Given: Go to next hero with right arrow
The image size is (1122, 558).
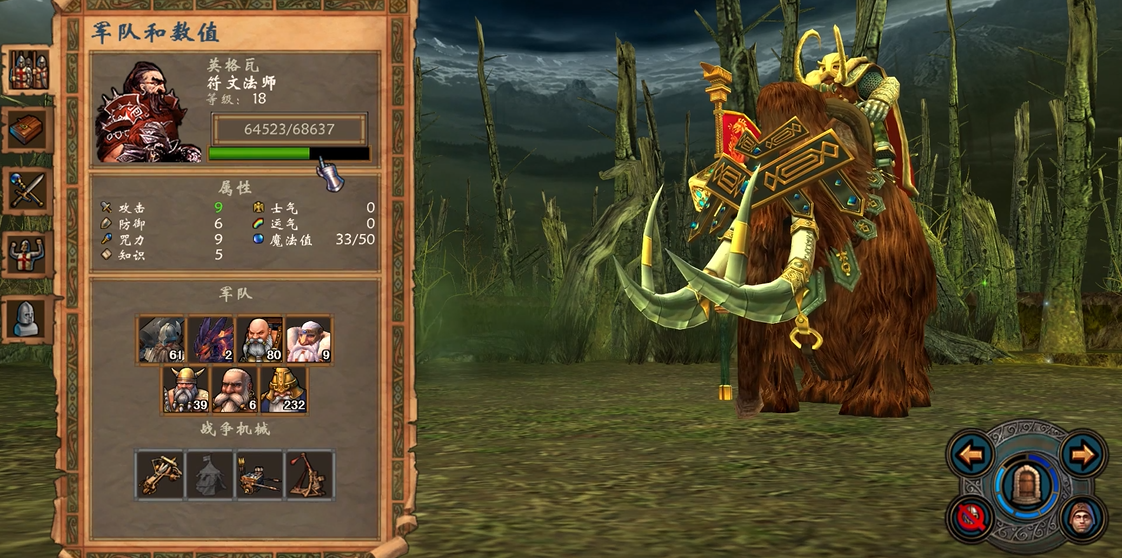Looking at the screenshot, I should [1082, 456].
